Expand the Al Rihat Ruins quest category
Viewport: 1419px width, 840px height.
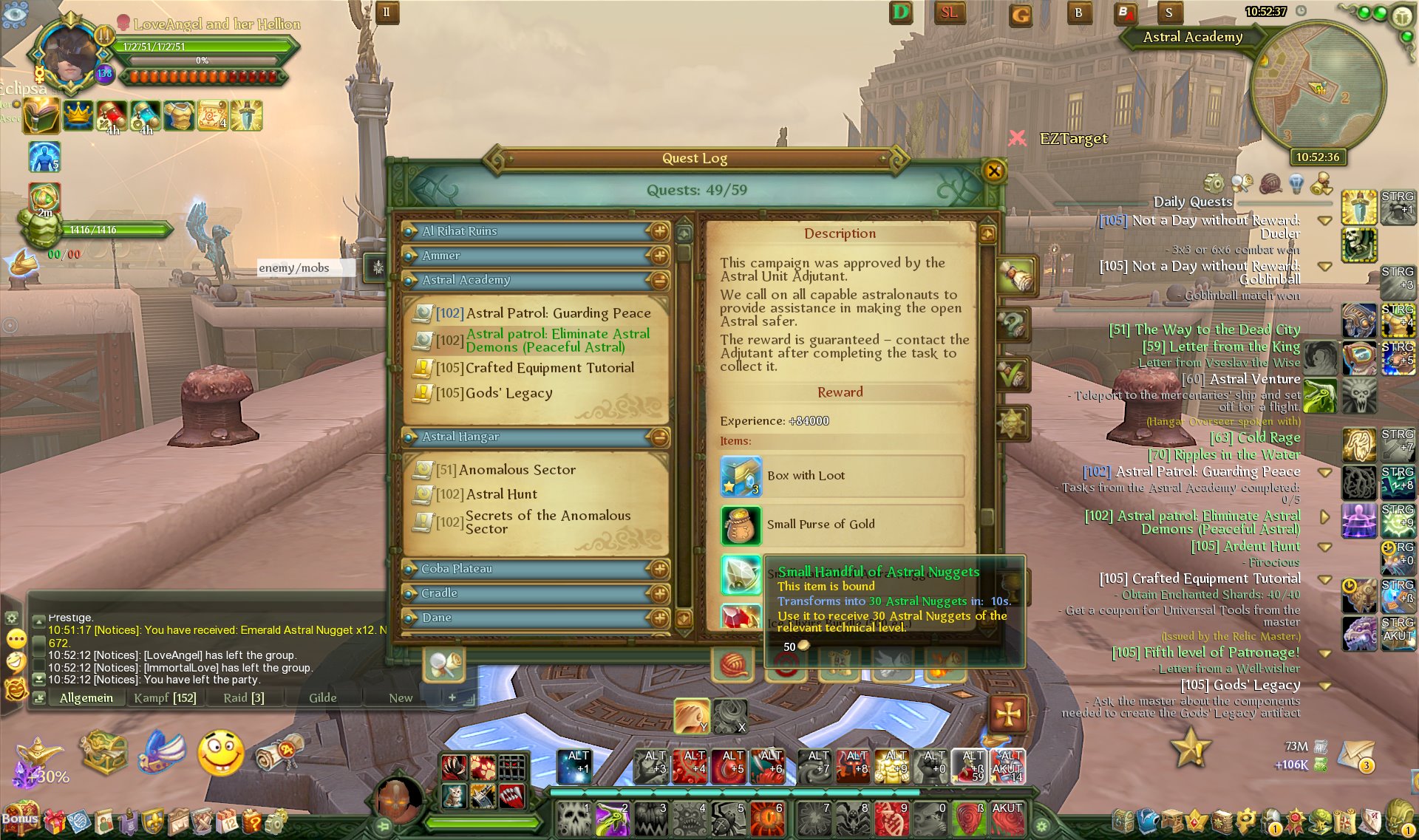(659, 232)
